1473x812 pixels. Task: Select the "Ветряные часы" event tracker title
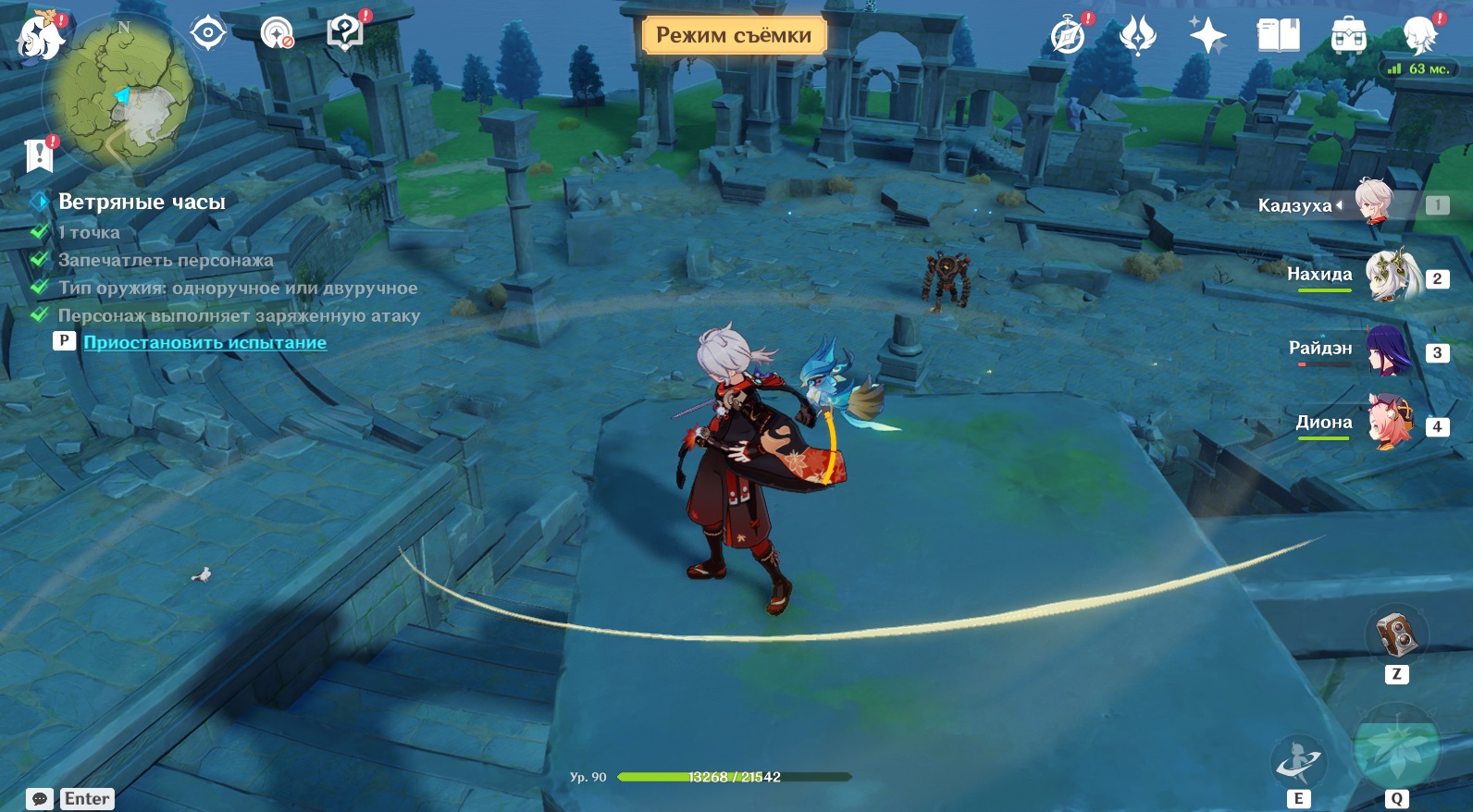pos(142,202)
